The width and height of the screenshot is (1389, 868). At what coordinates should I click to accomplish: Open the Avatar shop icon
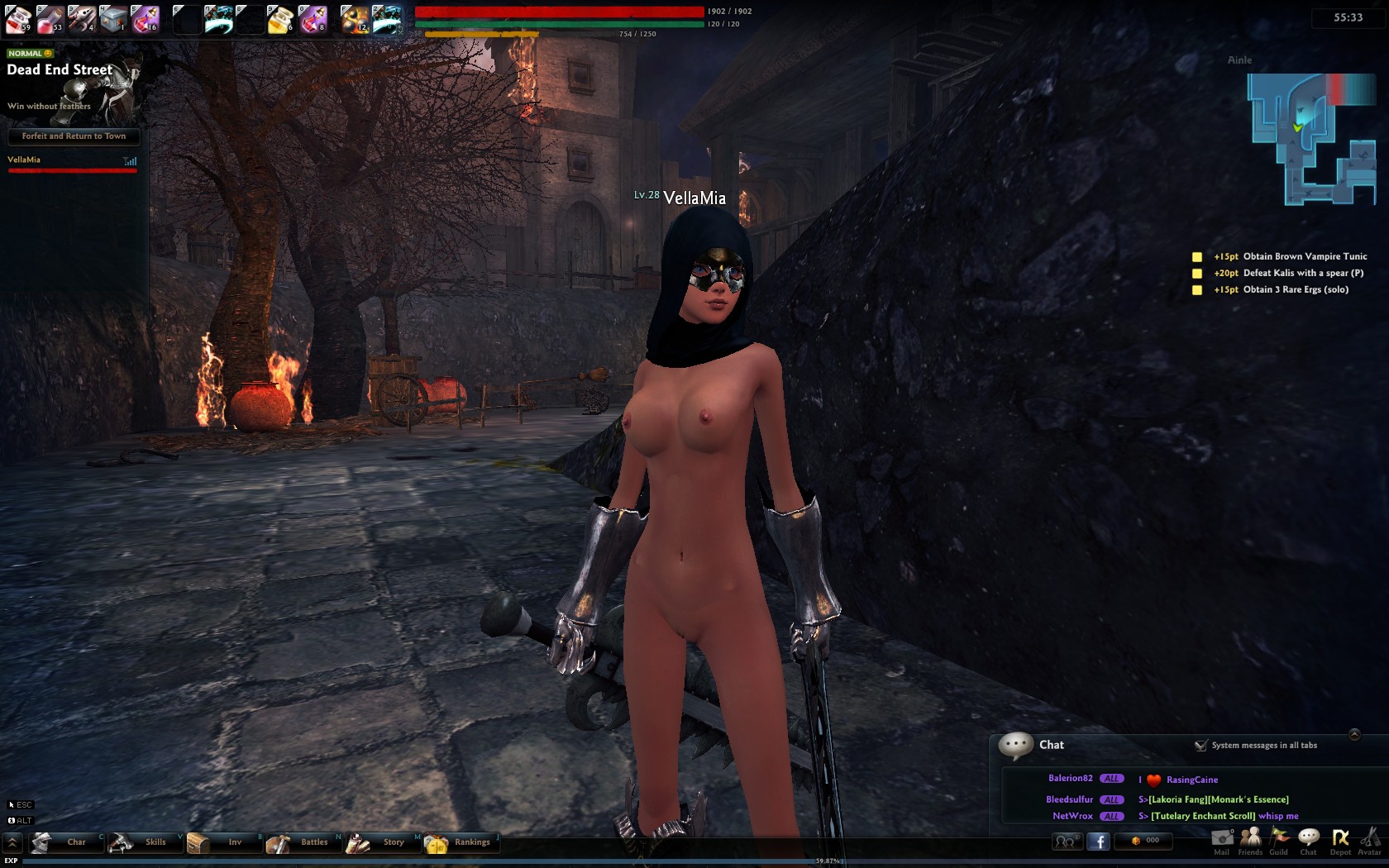[x=1369, y=840]
